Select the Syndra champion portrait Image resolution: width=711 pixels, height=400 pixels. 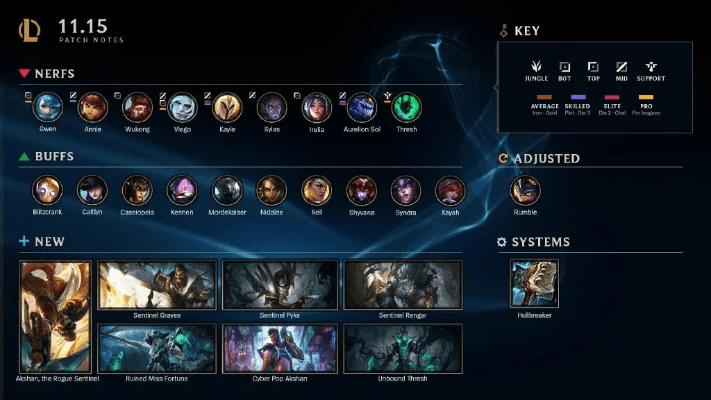click(x=406, y=190)
